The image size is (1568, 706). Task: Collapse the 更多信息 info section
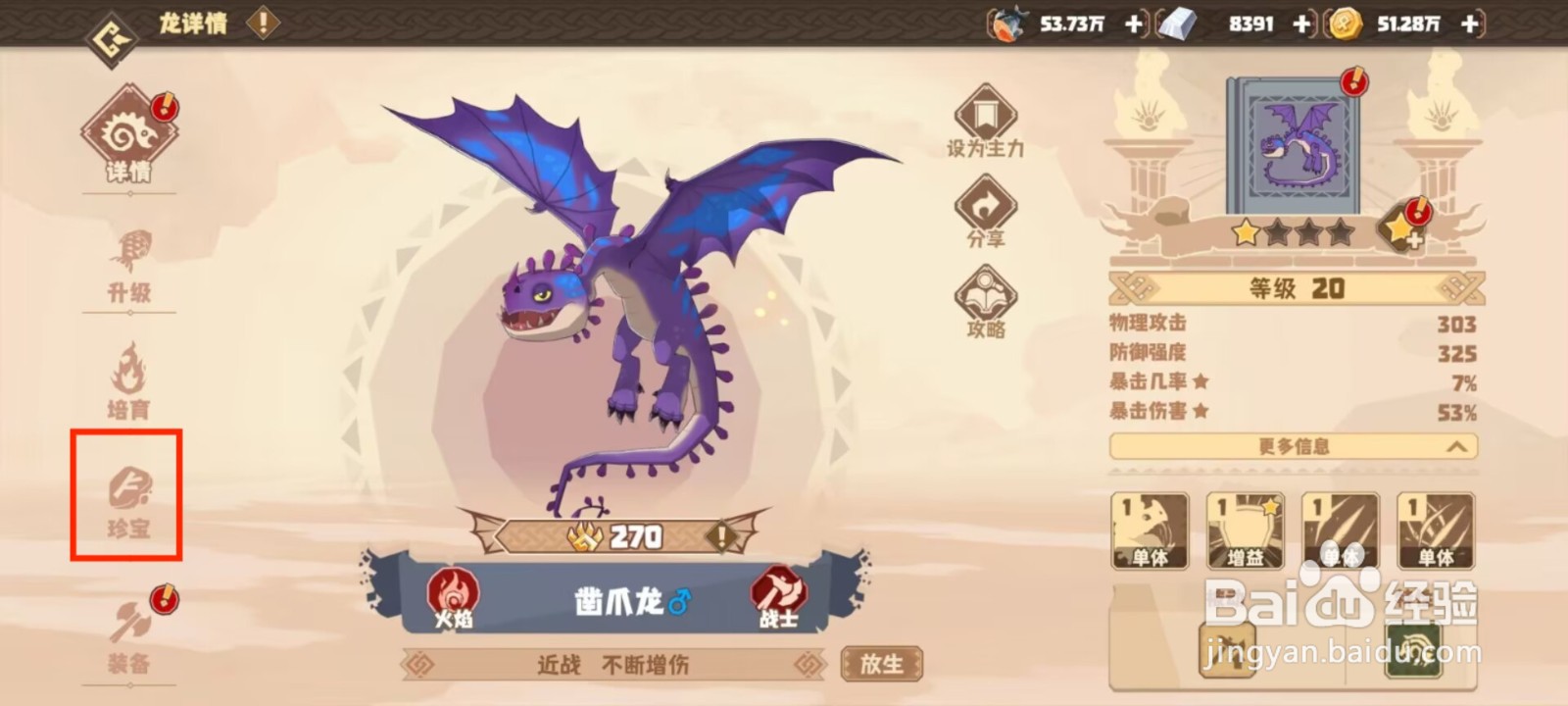(1294, 447)
